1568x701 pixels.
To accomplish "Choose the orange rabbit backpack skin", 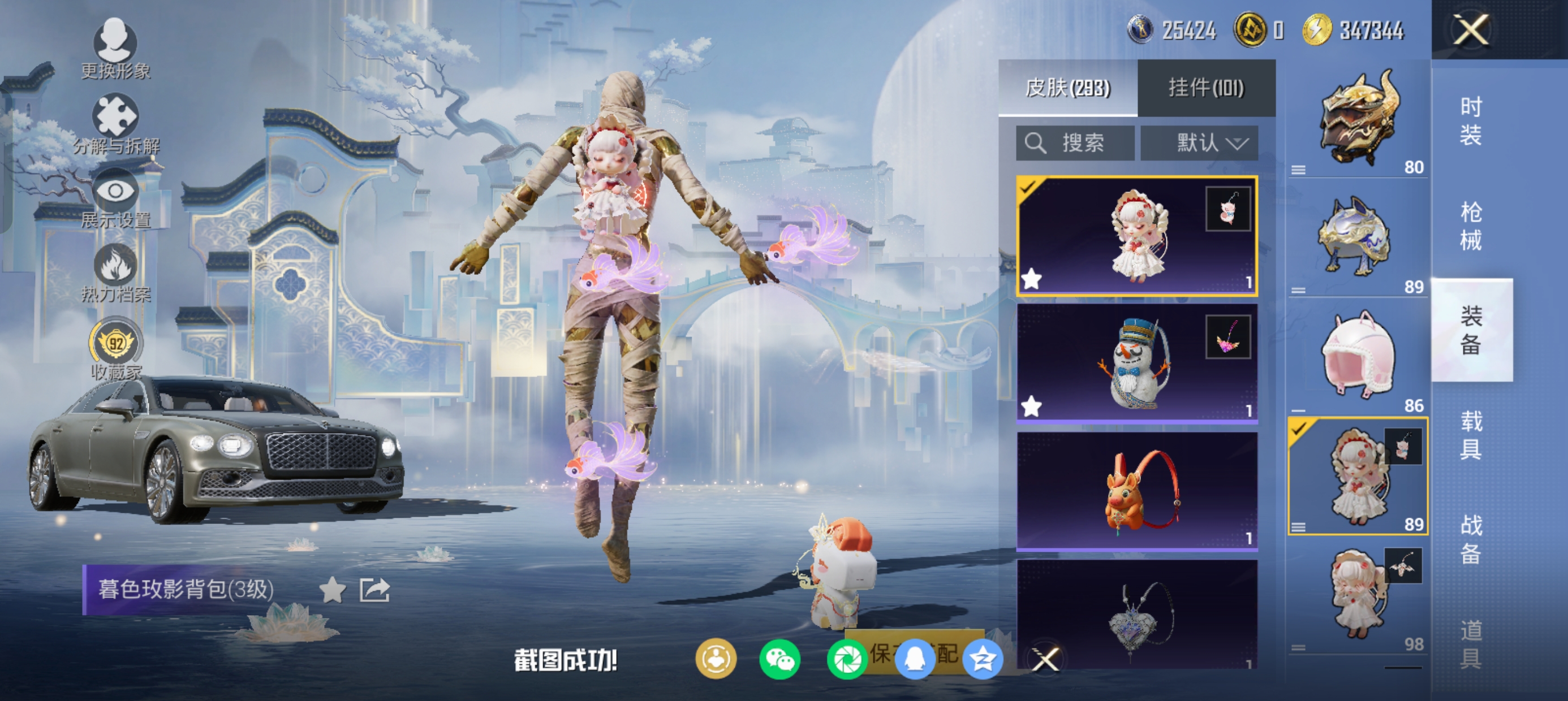I will pyautogui.click(x=1136, y=491).
